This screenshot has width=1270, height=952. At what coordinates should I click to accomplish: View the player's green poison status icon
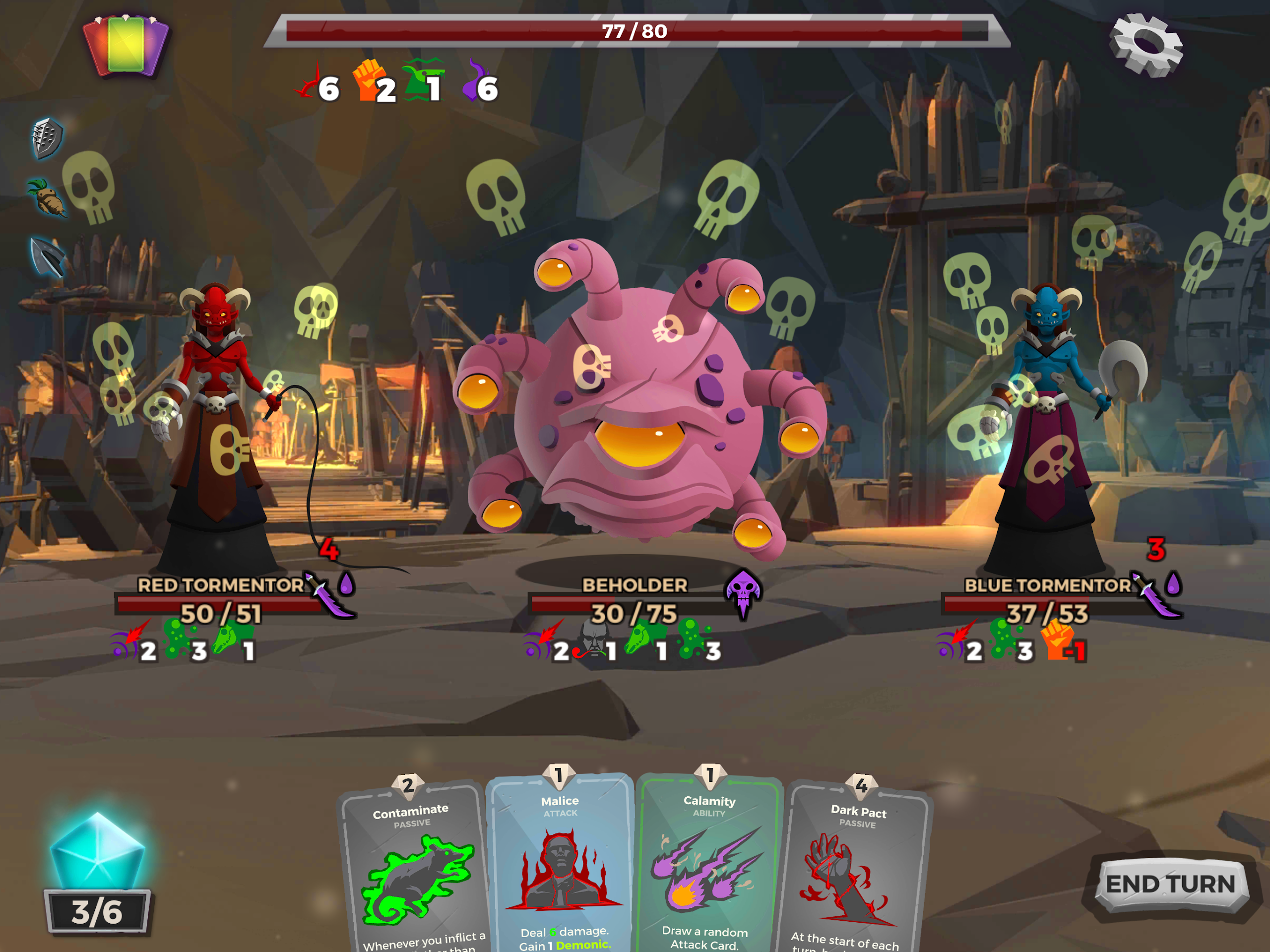424,79
